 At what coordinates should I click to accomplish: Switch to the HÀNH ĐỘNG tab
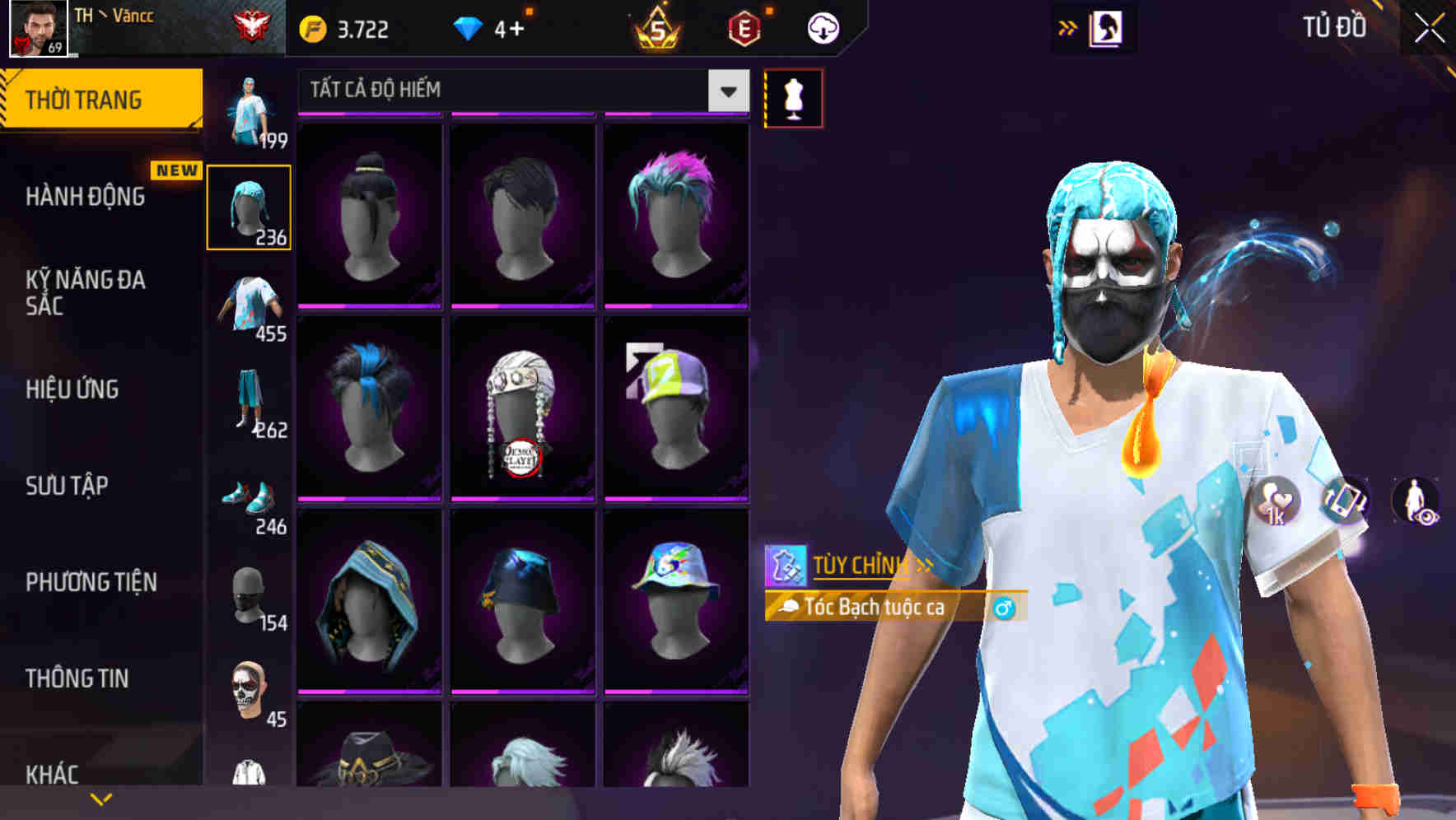click(x=85, y=197)
